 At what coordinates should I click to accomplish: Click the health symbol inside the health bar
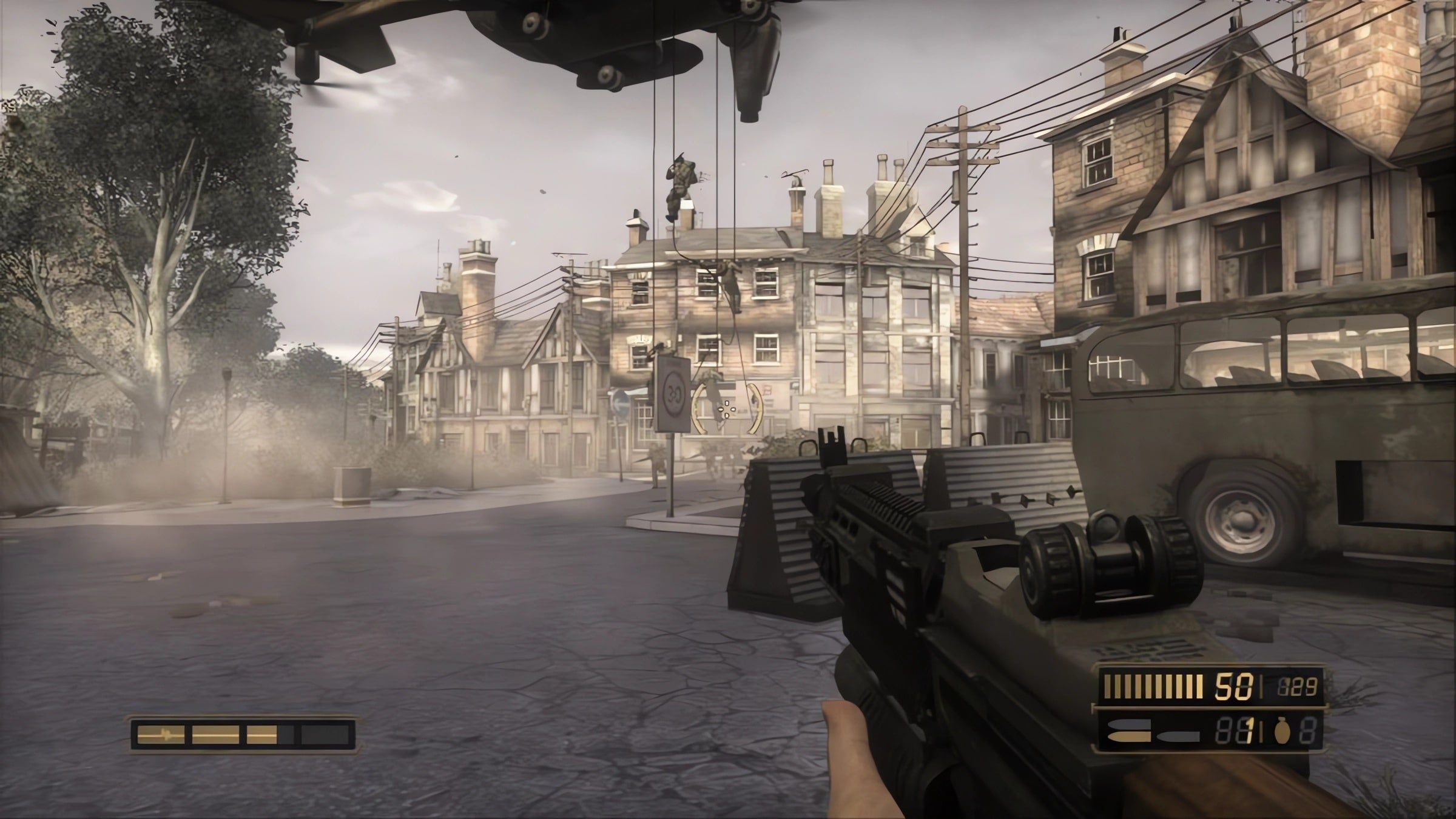pyautogui.click(x=165, y=735)
